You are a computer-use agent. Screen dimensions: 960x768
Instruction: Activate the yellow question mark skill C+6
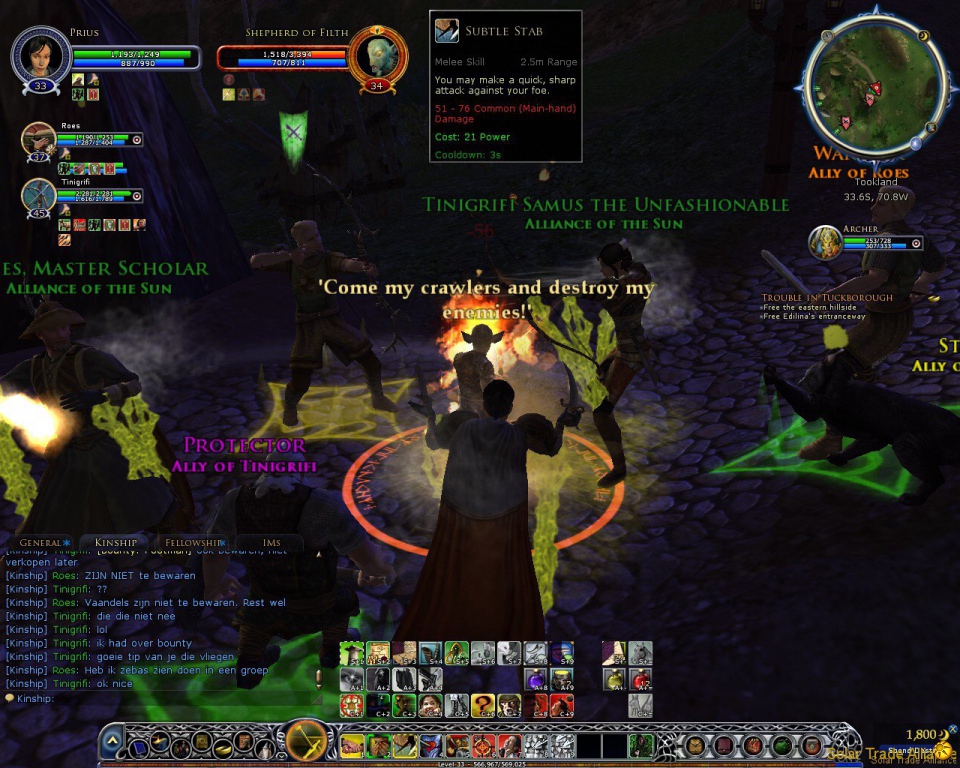[483, 706]
